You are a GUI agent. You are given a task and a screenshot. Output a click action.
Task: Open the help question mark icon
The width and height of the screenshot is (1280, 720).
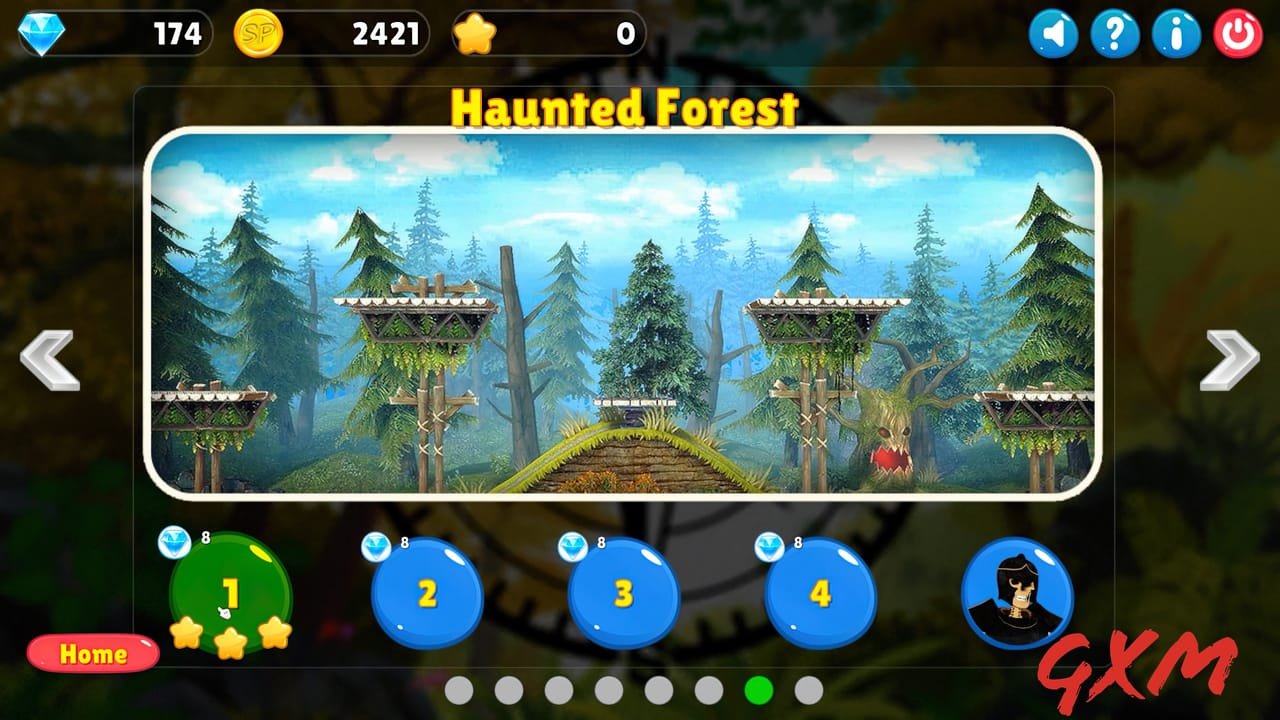click(1113, 33)
